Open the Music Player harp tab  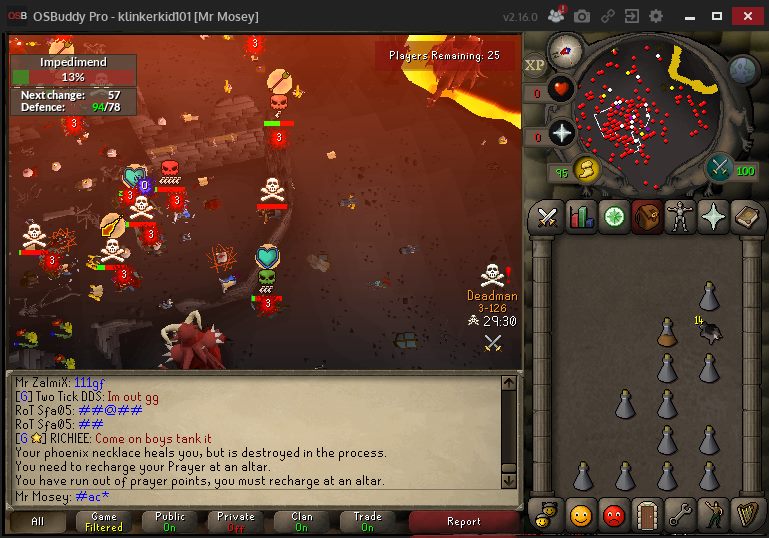click(746, 515)
